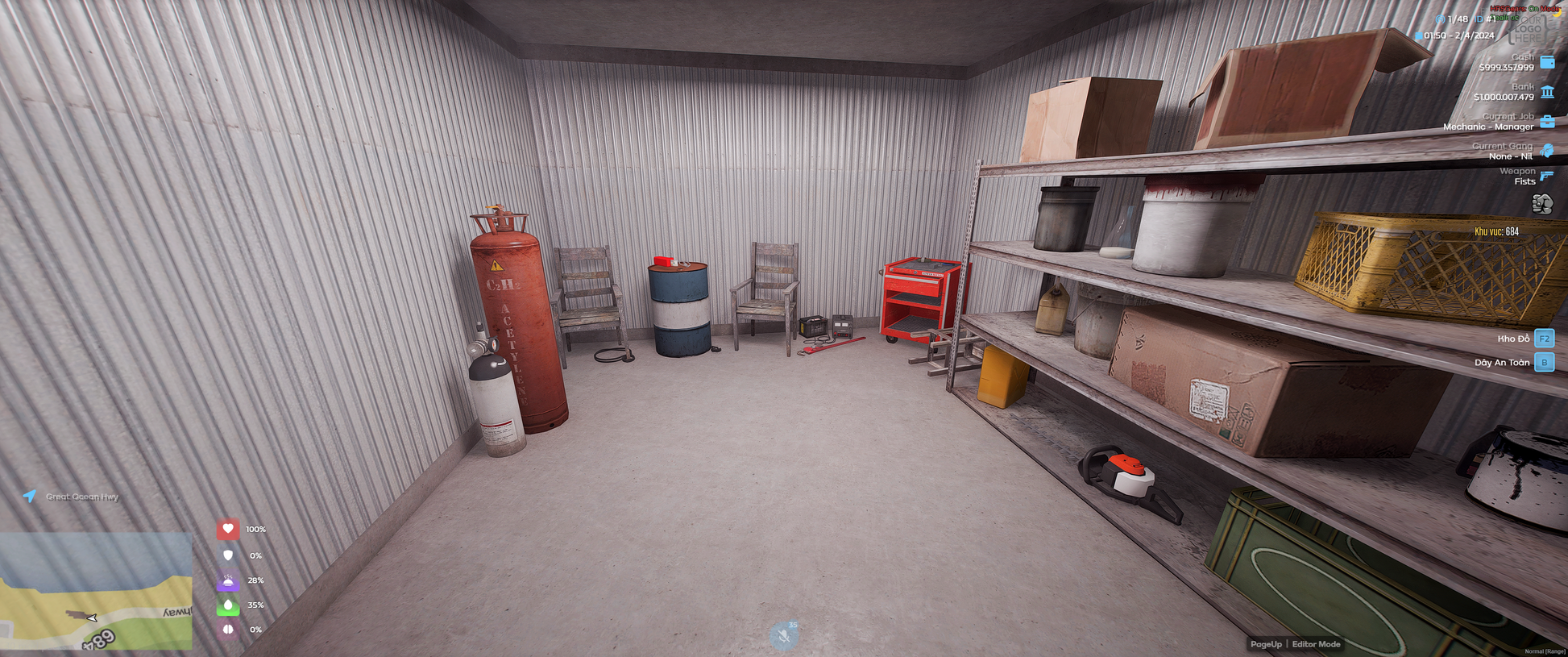Click the blue location arrow icon
The width and height of the screenshot is (1568, 657).
(x=30, y=496)
